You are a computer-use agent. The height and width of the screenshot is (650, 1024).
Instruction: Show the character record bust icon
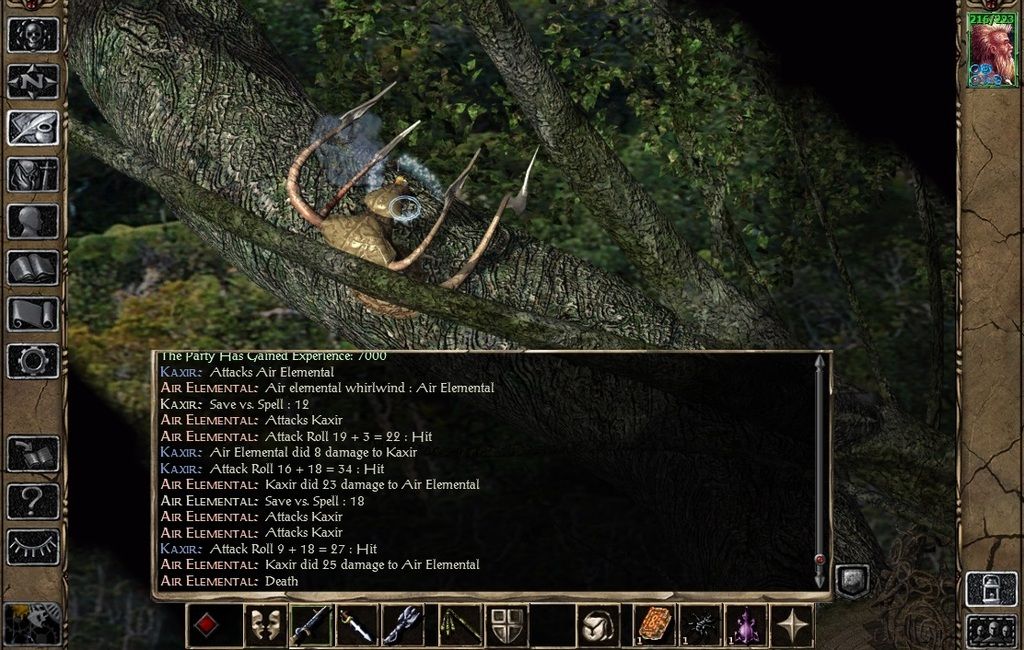33,221
